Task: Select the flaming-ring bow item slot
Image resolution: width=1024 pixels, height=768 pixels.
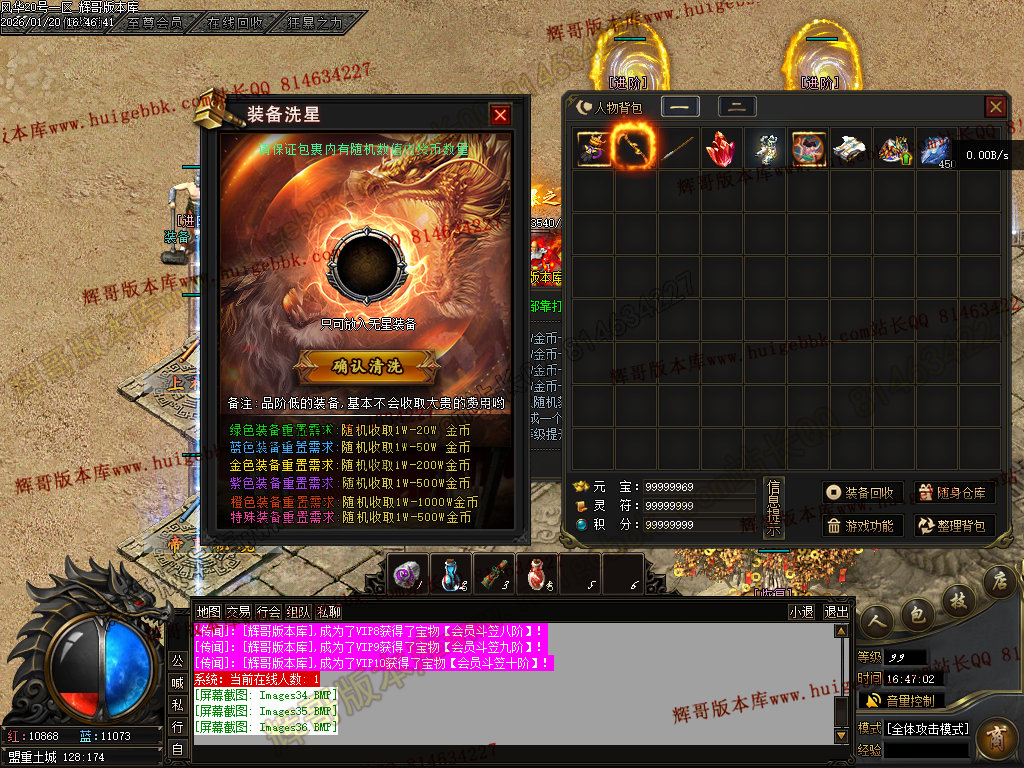Action: point(635,149)
